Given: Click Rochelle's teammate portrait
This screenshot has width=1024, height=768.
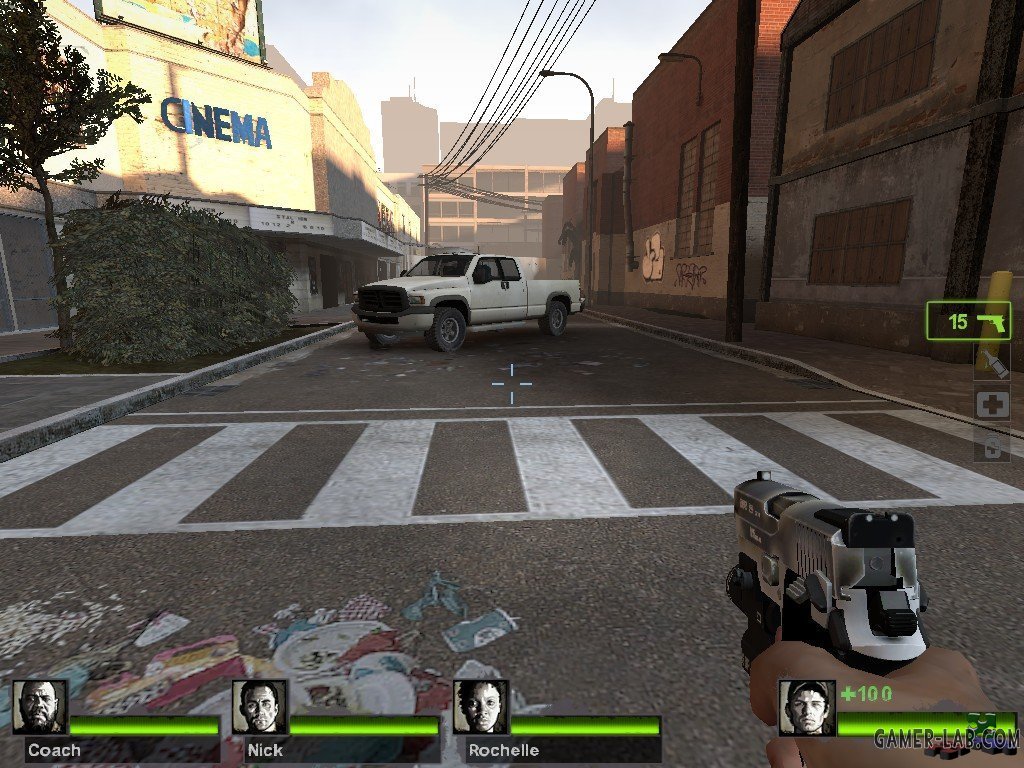Looking at the screenshot, I should pyautogui.click(x=481, y=707).
